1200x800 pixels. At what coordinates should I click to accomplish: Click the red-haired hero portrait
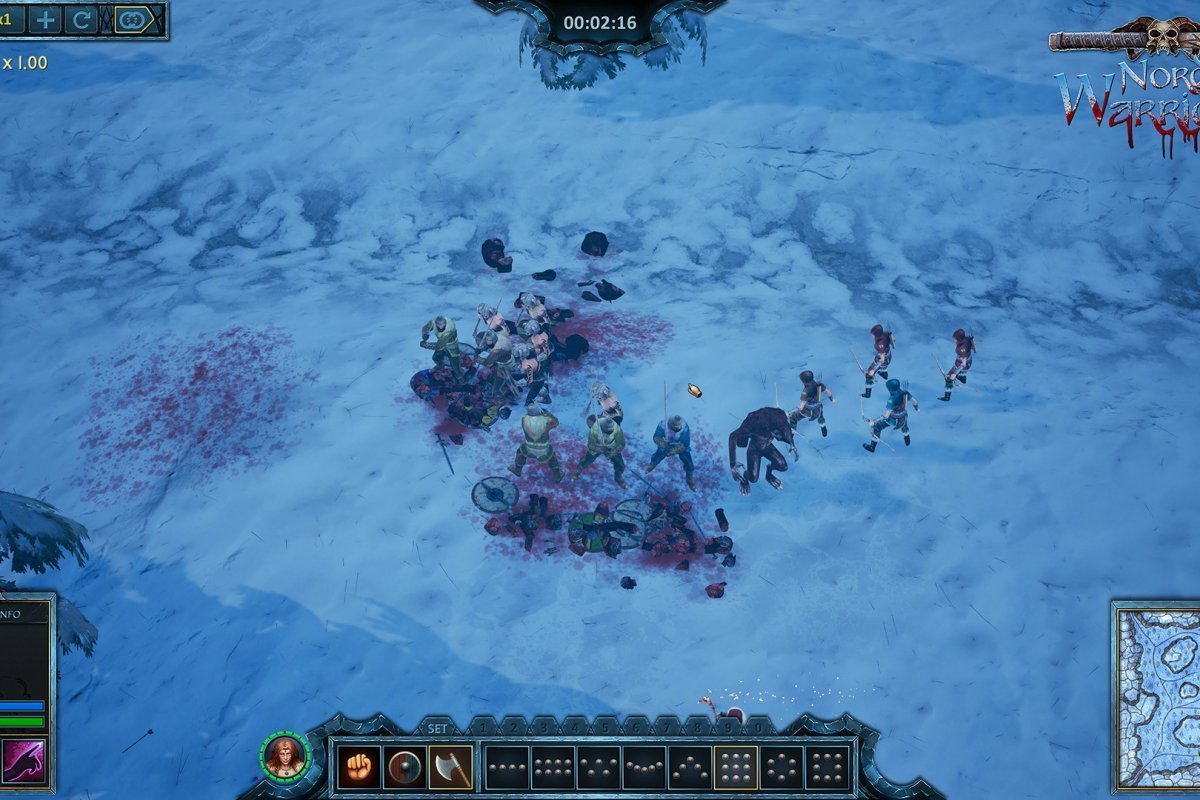coord(284,755)
